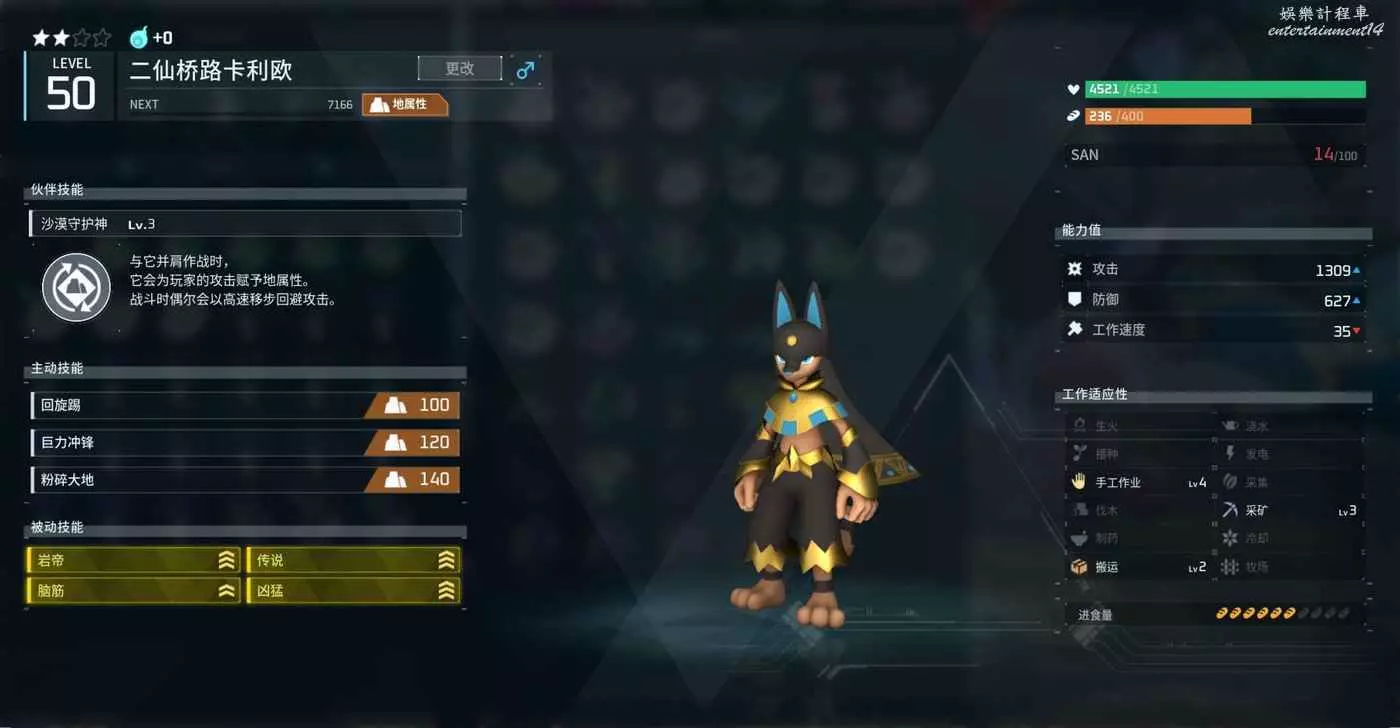This screenshot has height=728, width=1400.
Task: Open the 沙漠守护神 Lv.3 skill bar
Action: click(246, 224)
